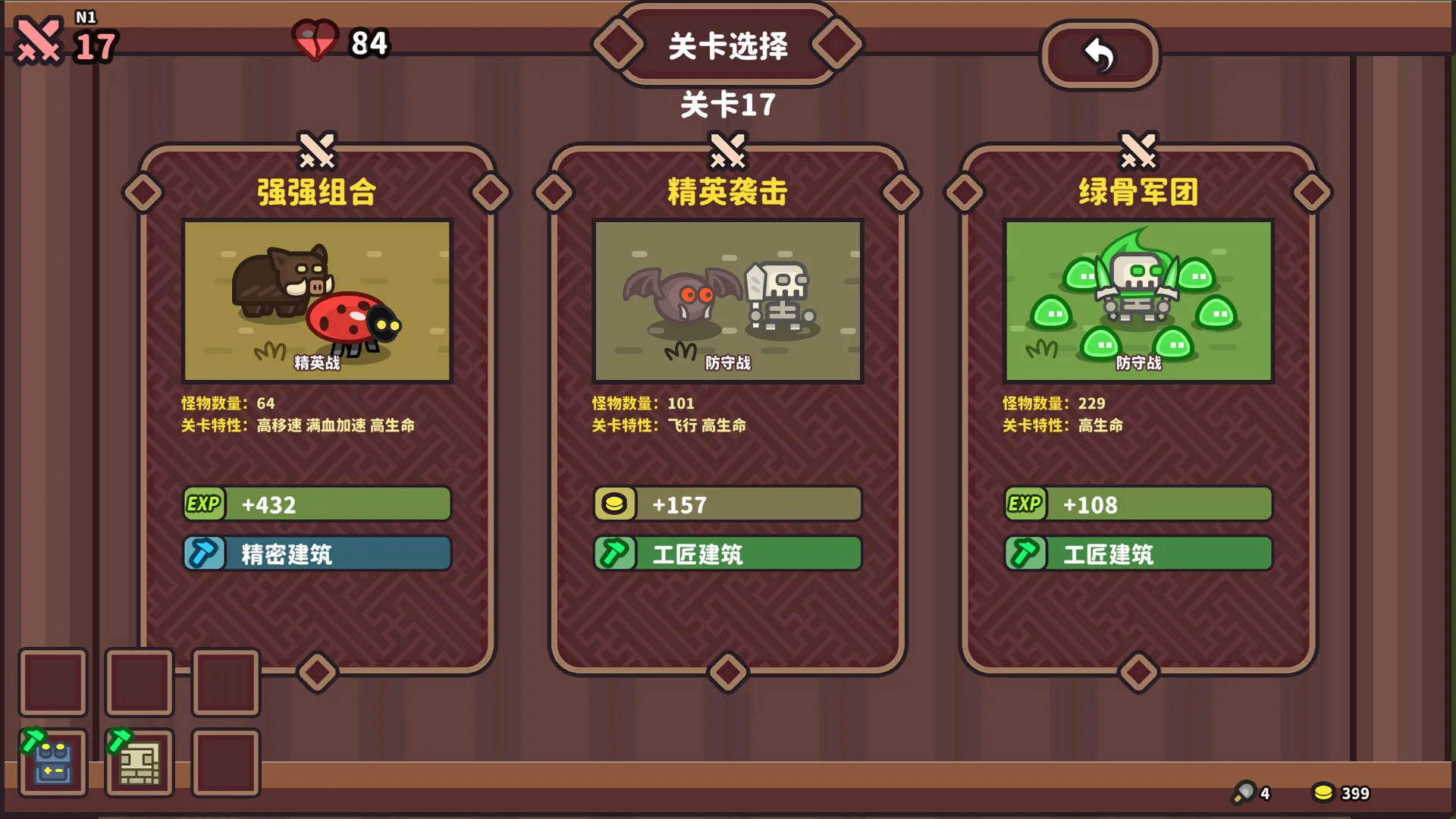The width and height of the screenshot is (1456, 819).
Task: Click the green hammer icon beside 工匠建筑
Action: point(614,554)
